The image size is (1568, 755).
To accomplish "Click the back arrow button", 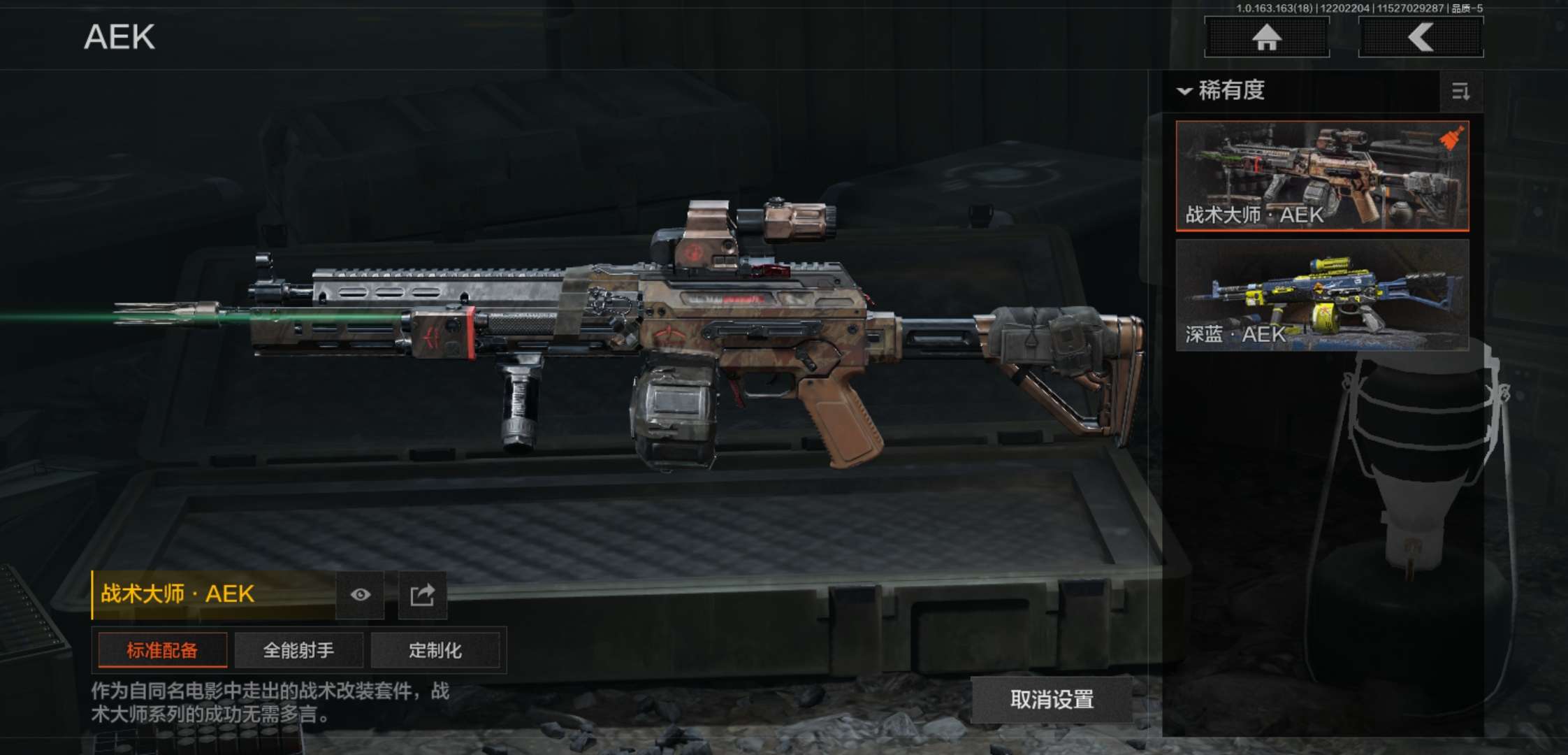I will pyautogui.click(x=1421, y=37).
